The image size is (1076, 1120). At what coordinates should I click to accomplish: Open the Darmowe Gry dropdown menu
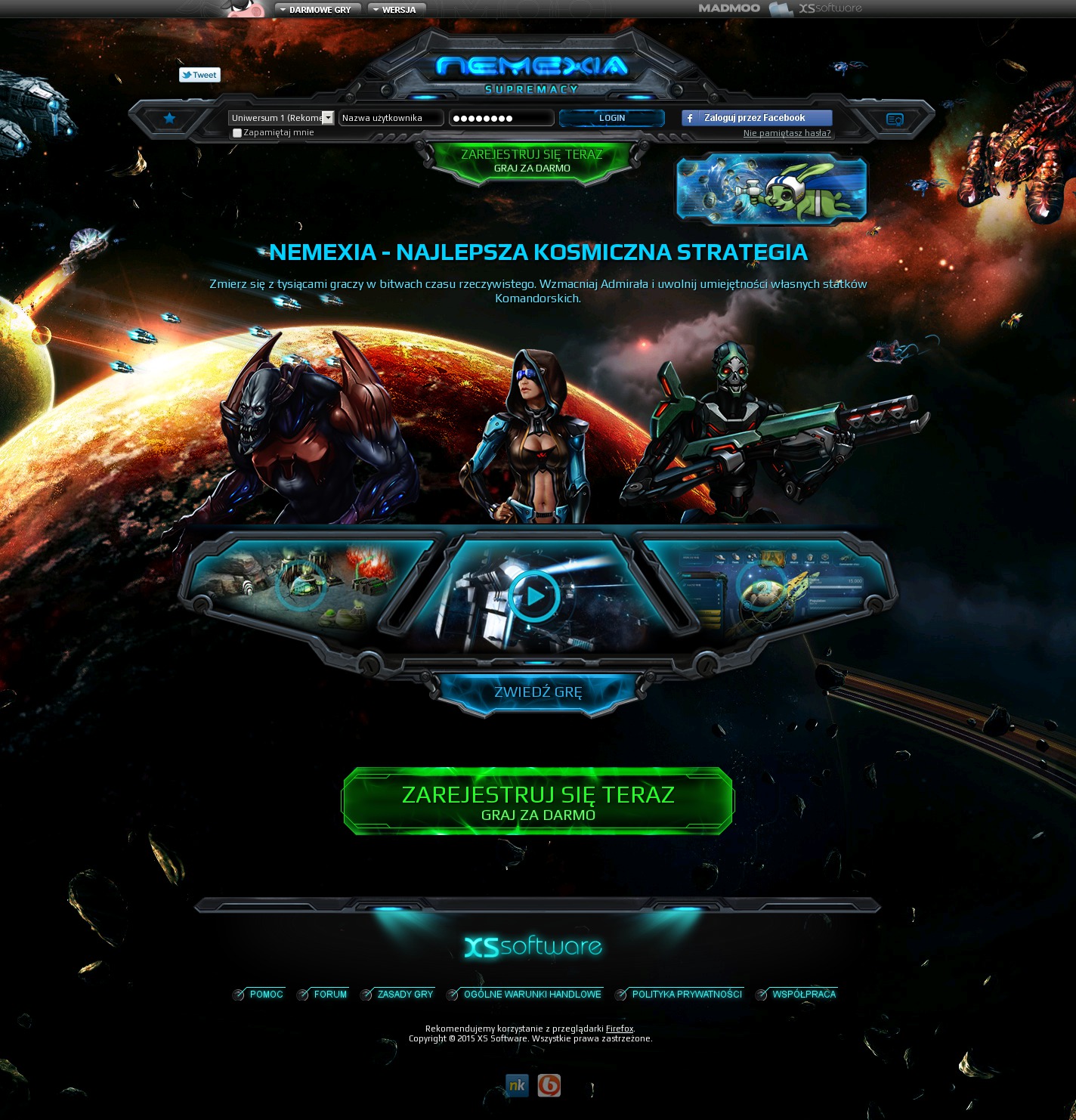pos(316,10)
